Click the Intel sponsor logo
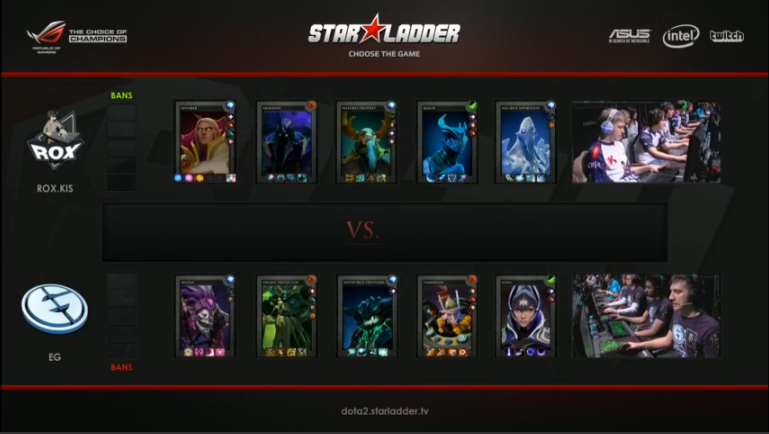The image size is (769, 434). click(x=681, y=36)
